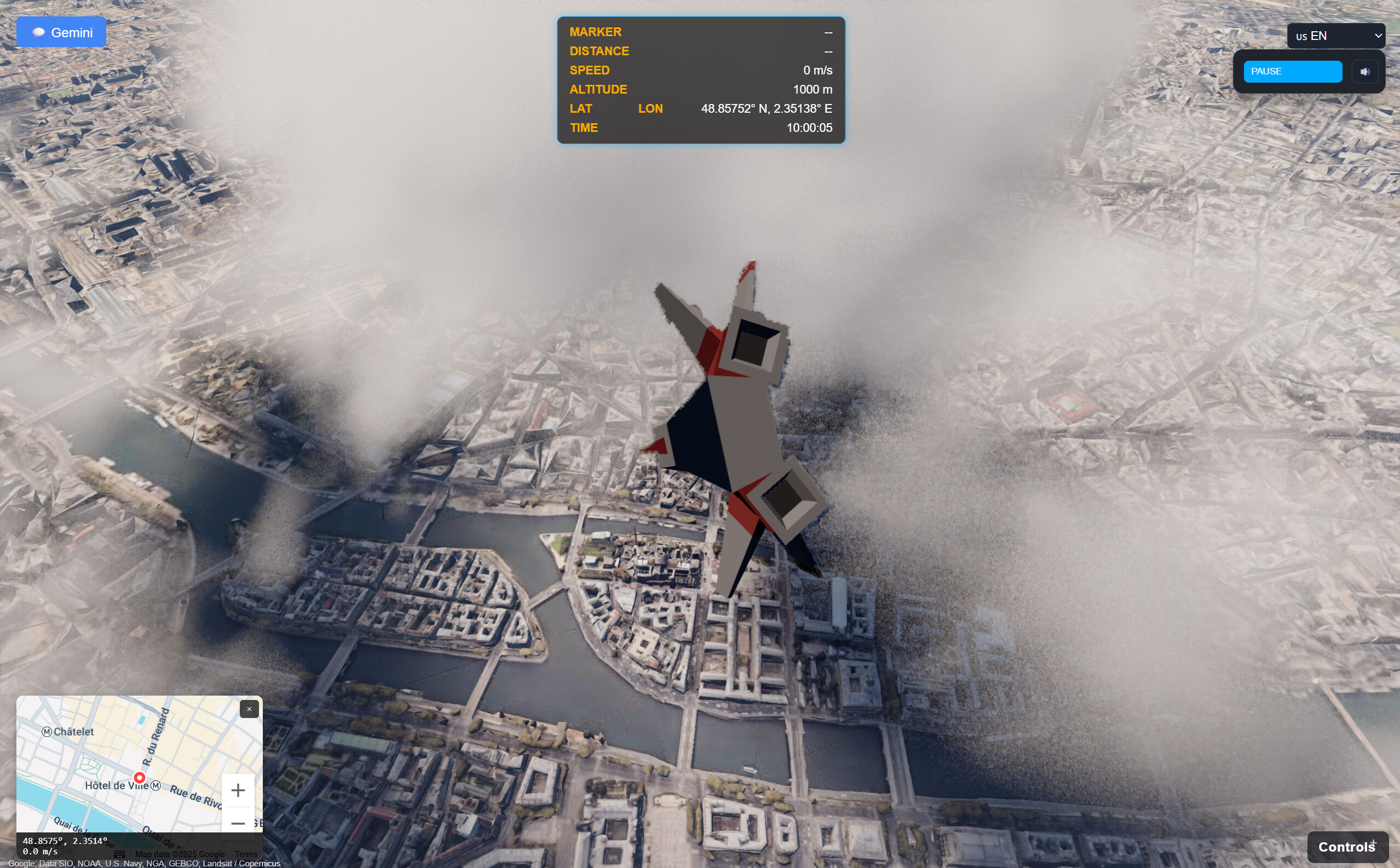Zoom out on the minimap
The width and height of the screenshot is (1400, 868).
[239, 823]
